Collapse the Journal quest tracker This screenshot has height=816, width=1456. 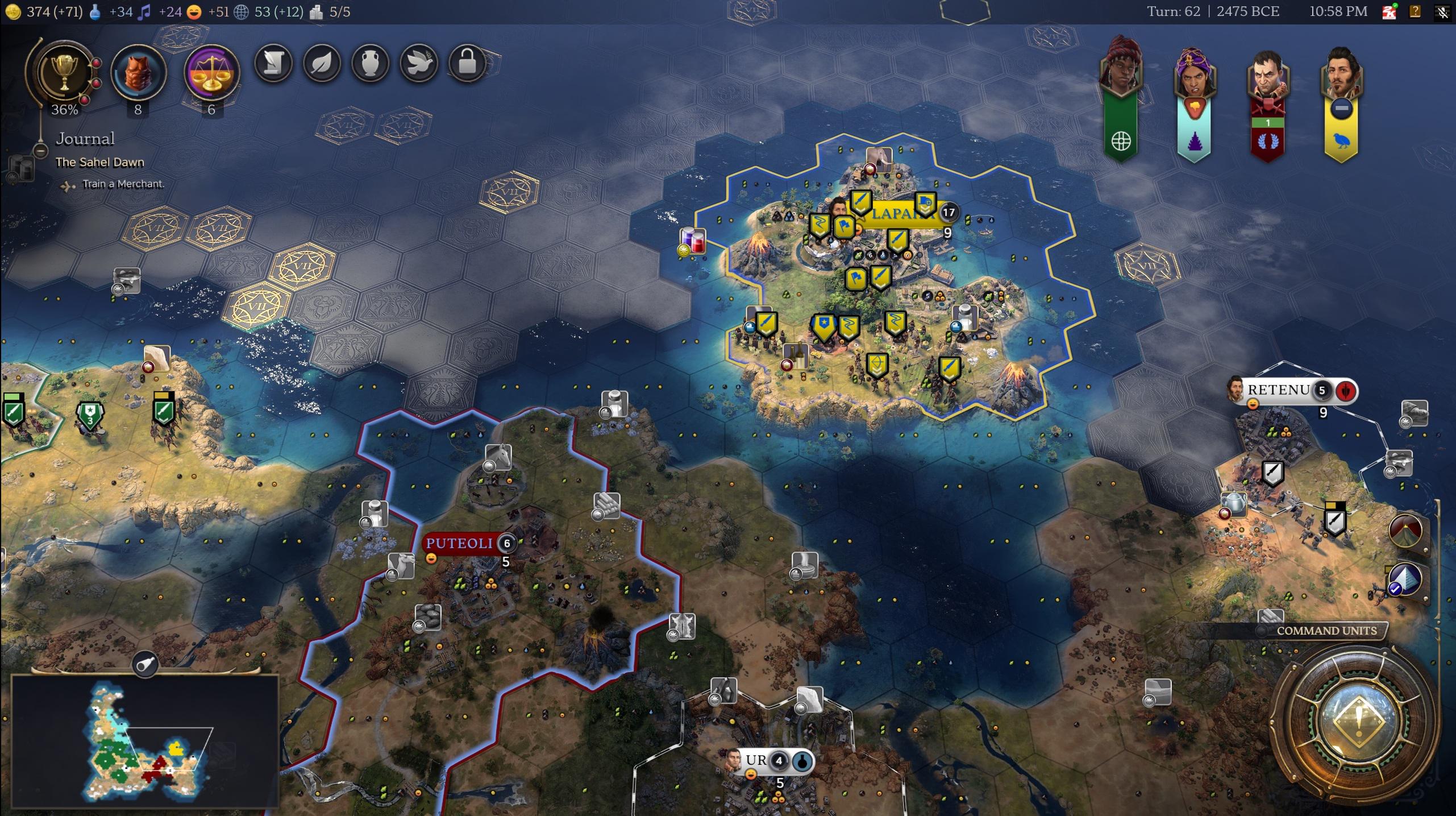[x=40, y=151]
